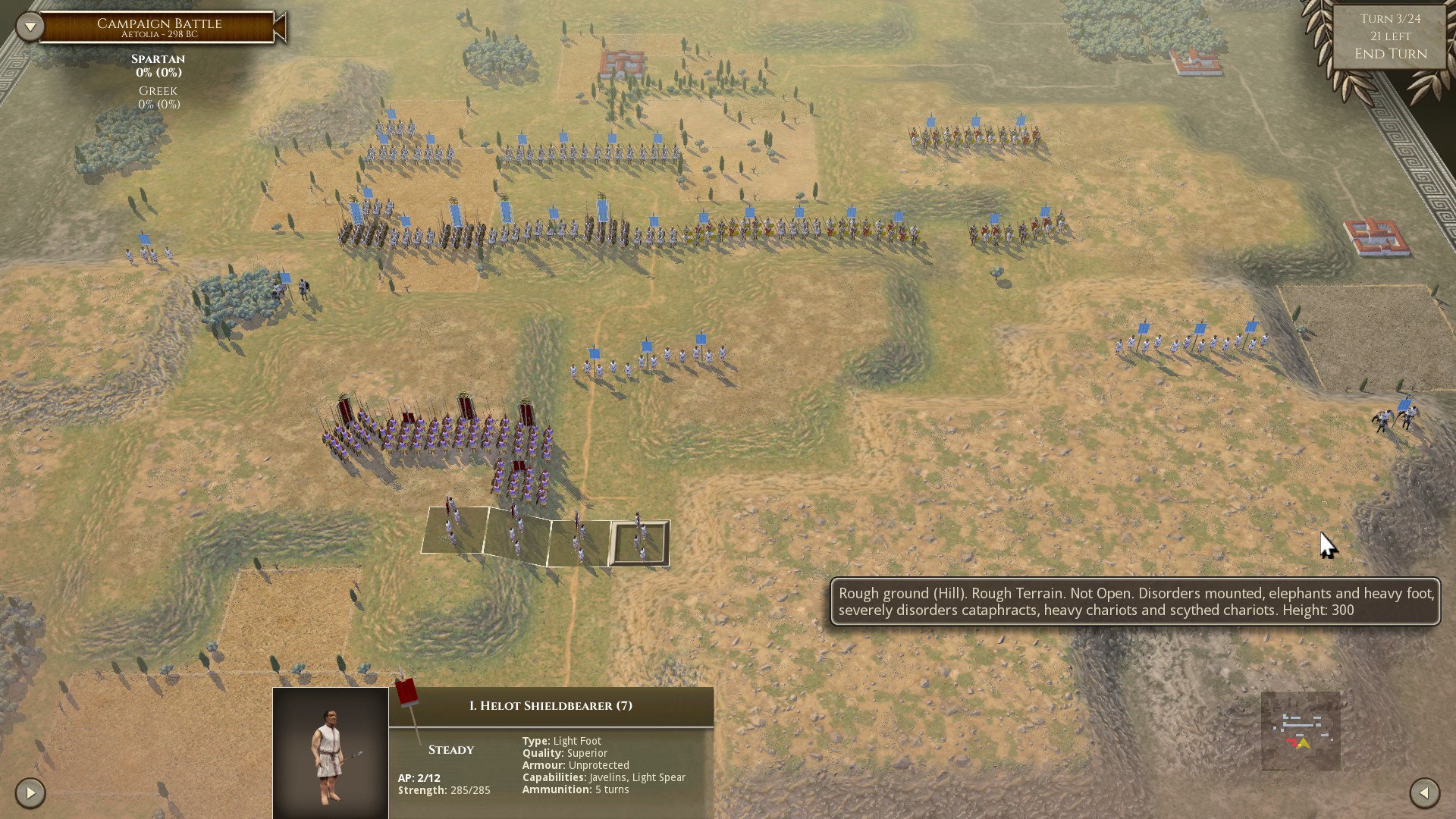Click the Campaign Battle Aetolia banner

(x=158, y=25)
